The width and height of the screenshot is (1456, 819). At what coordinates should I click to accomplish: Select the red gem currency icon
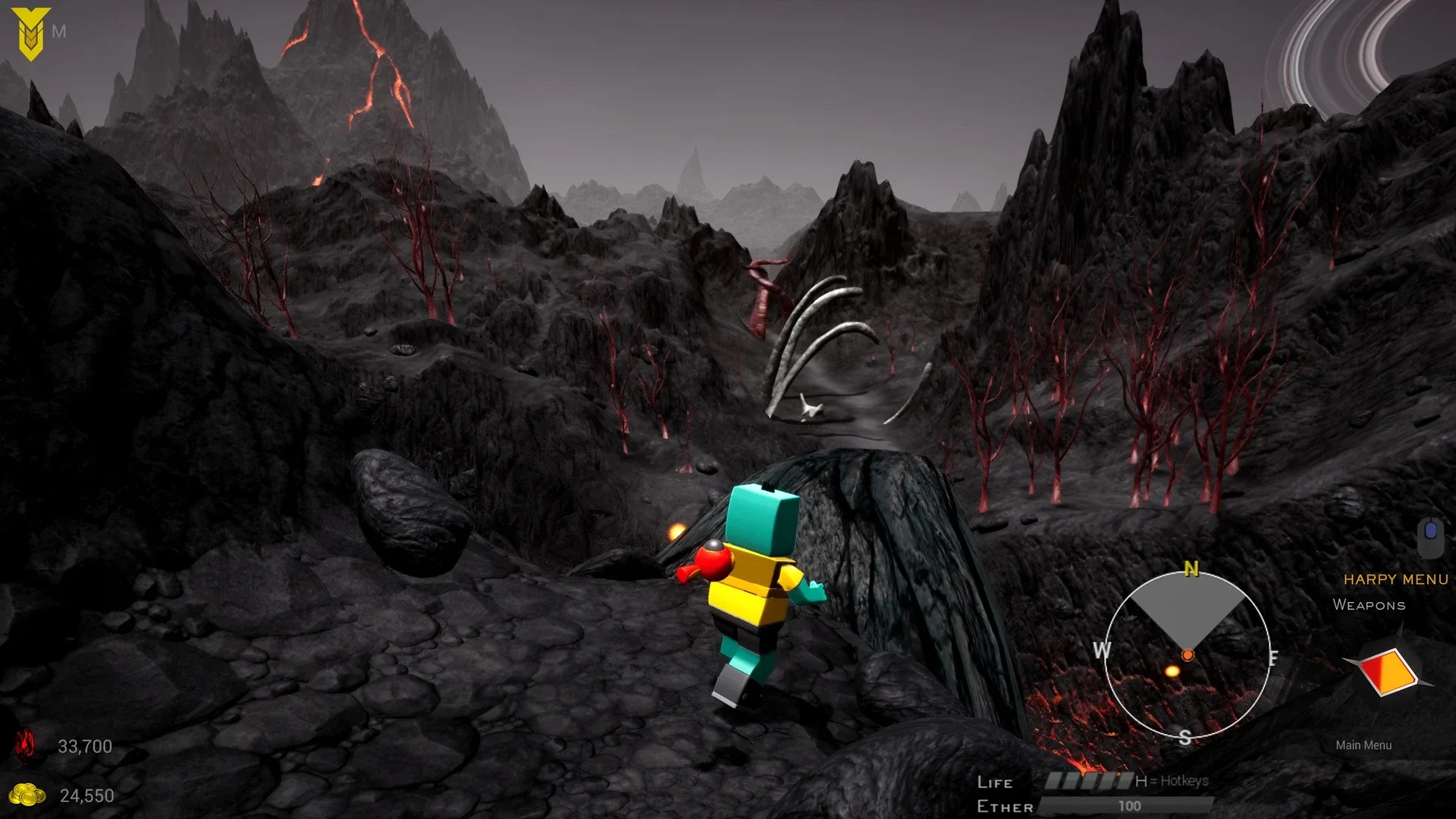27,746
